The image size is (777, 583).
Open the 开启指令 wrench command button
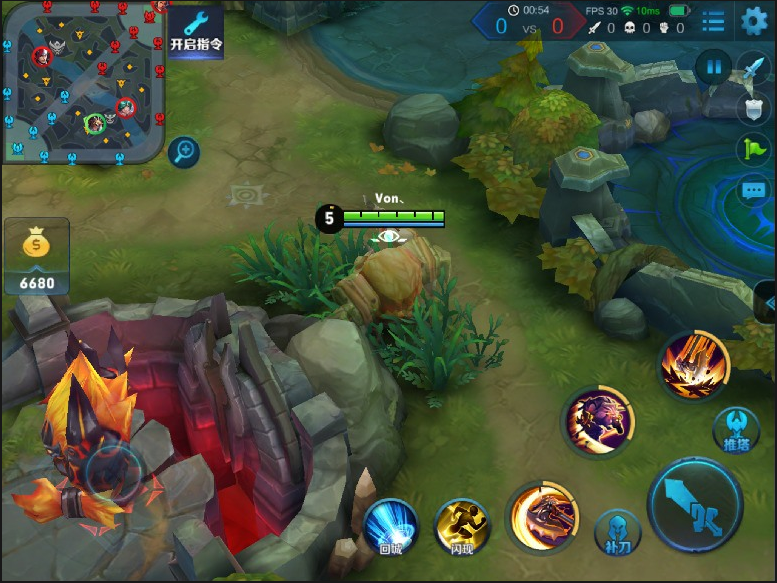tap(196, 31)
